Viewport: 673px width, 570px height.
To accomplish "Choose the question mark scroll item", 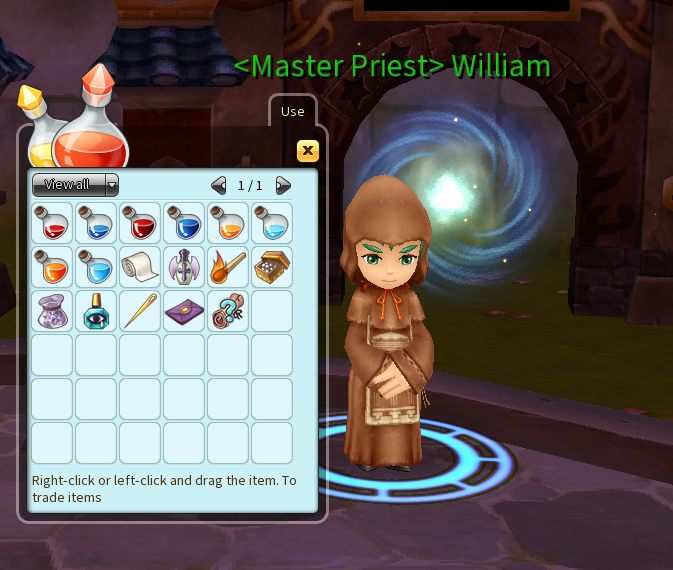I will 228,311.
